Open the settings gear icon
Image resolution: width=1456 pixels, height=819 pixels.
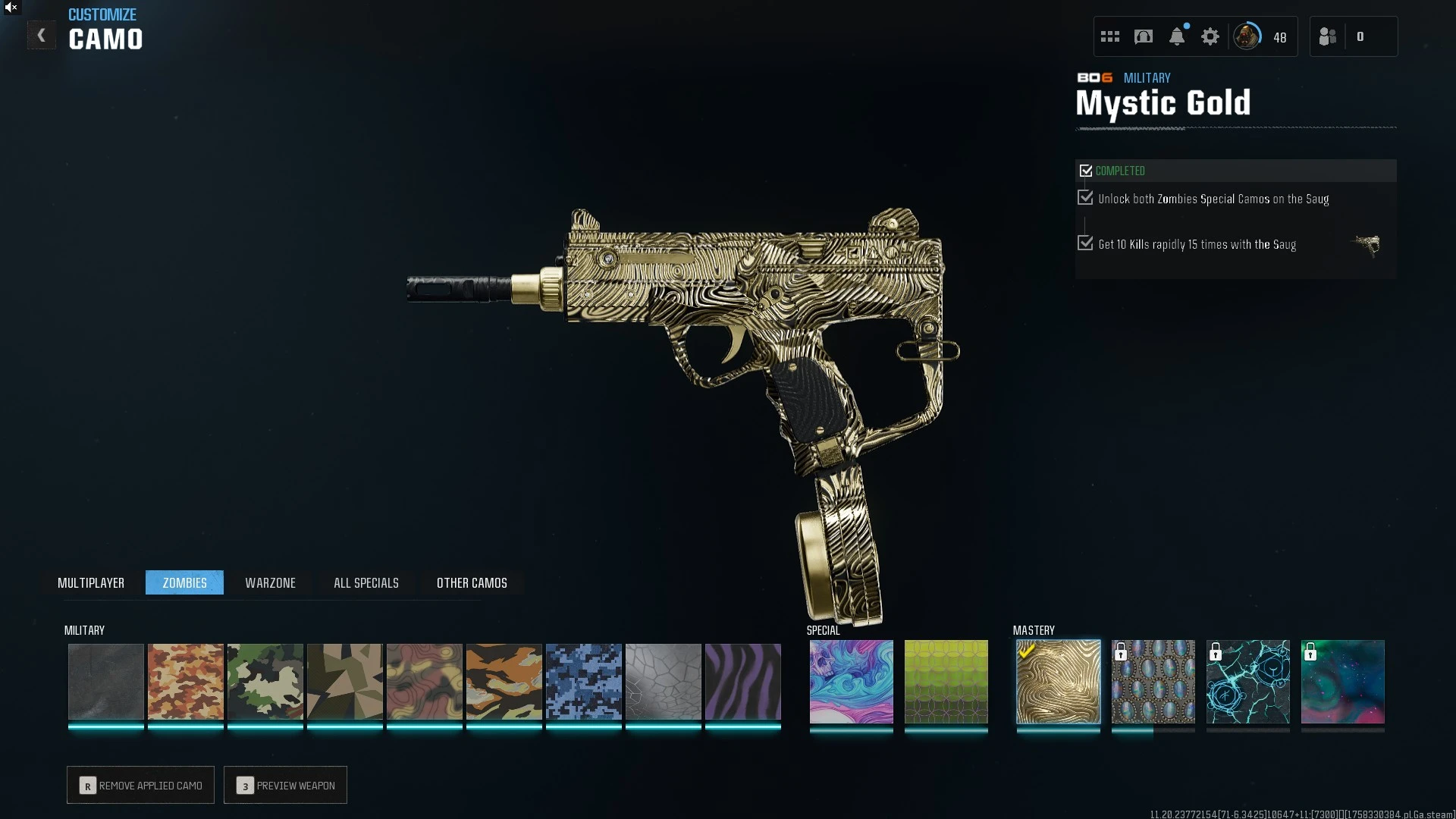[x=1210, y=36]
